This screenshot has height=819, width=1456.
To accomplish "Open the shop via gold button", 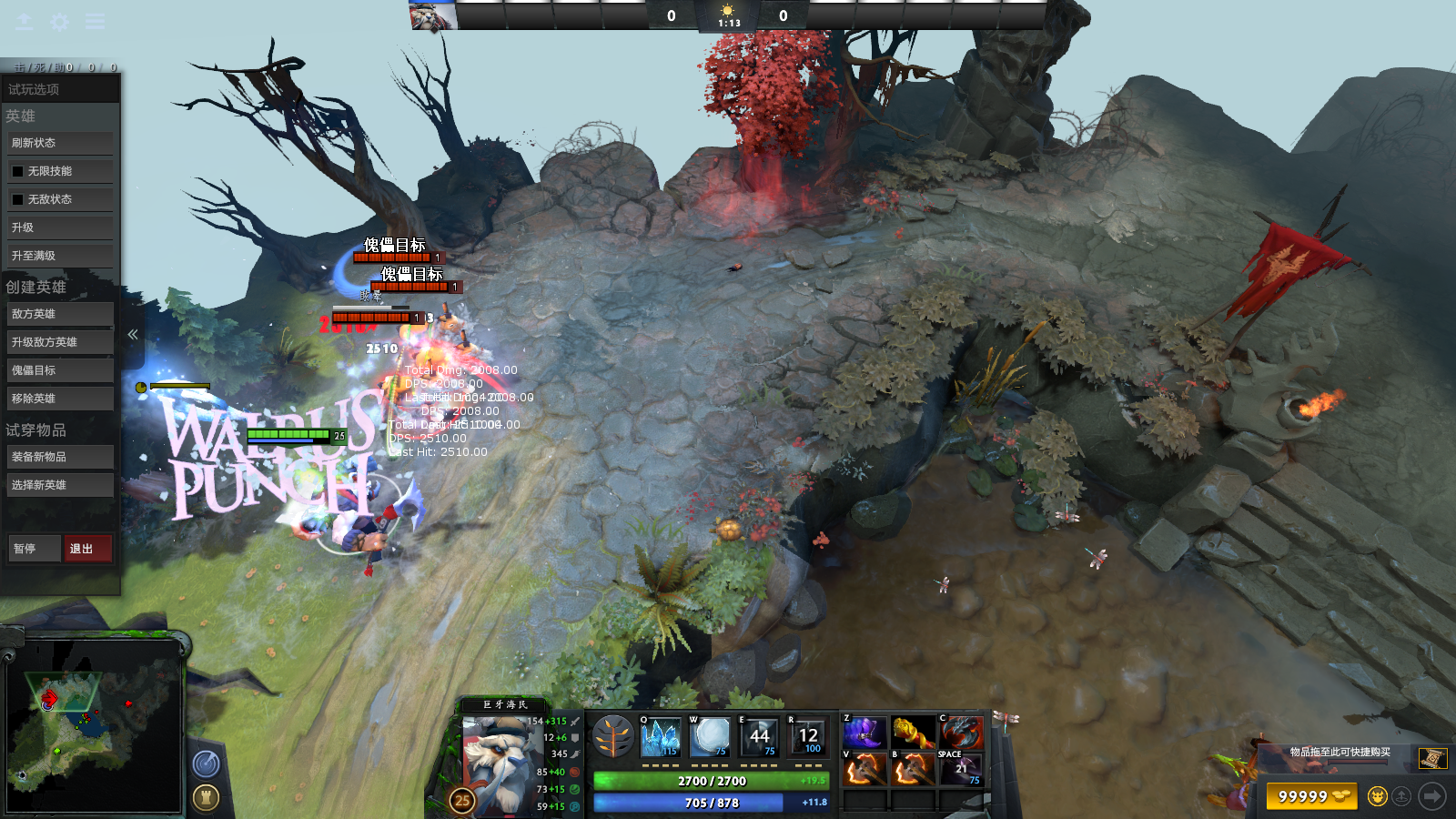I will click(1311, 796).
